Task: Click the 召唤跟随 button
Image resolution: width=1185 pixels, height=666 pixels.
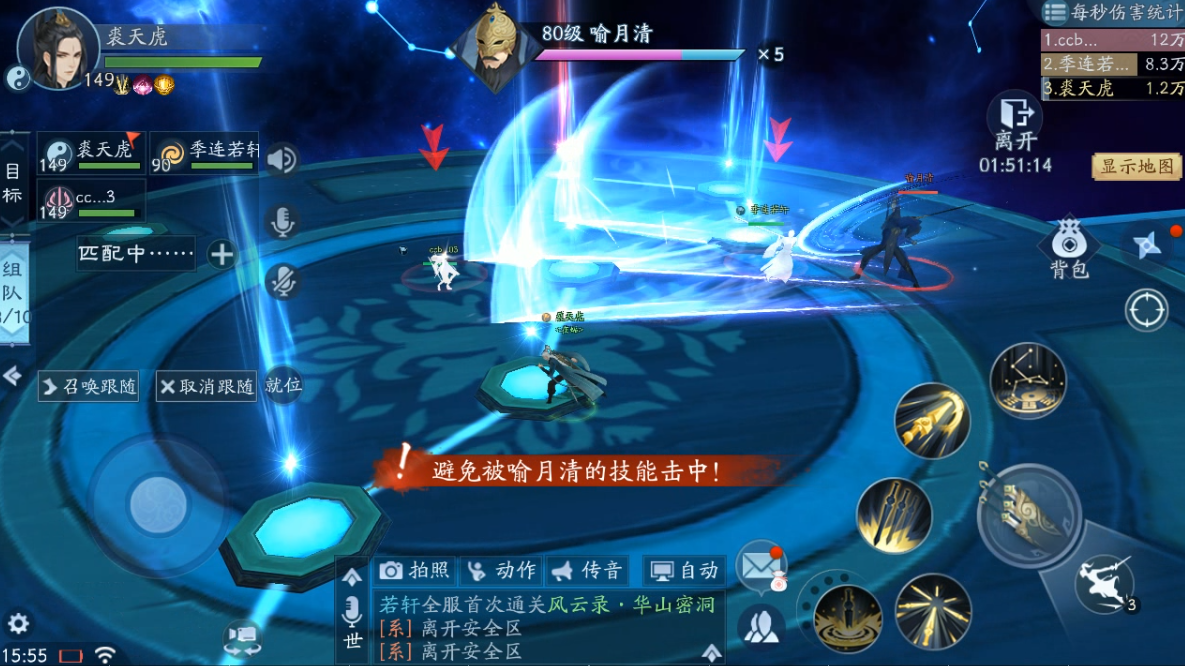Action: click(x=89, y=386)
